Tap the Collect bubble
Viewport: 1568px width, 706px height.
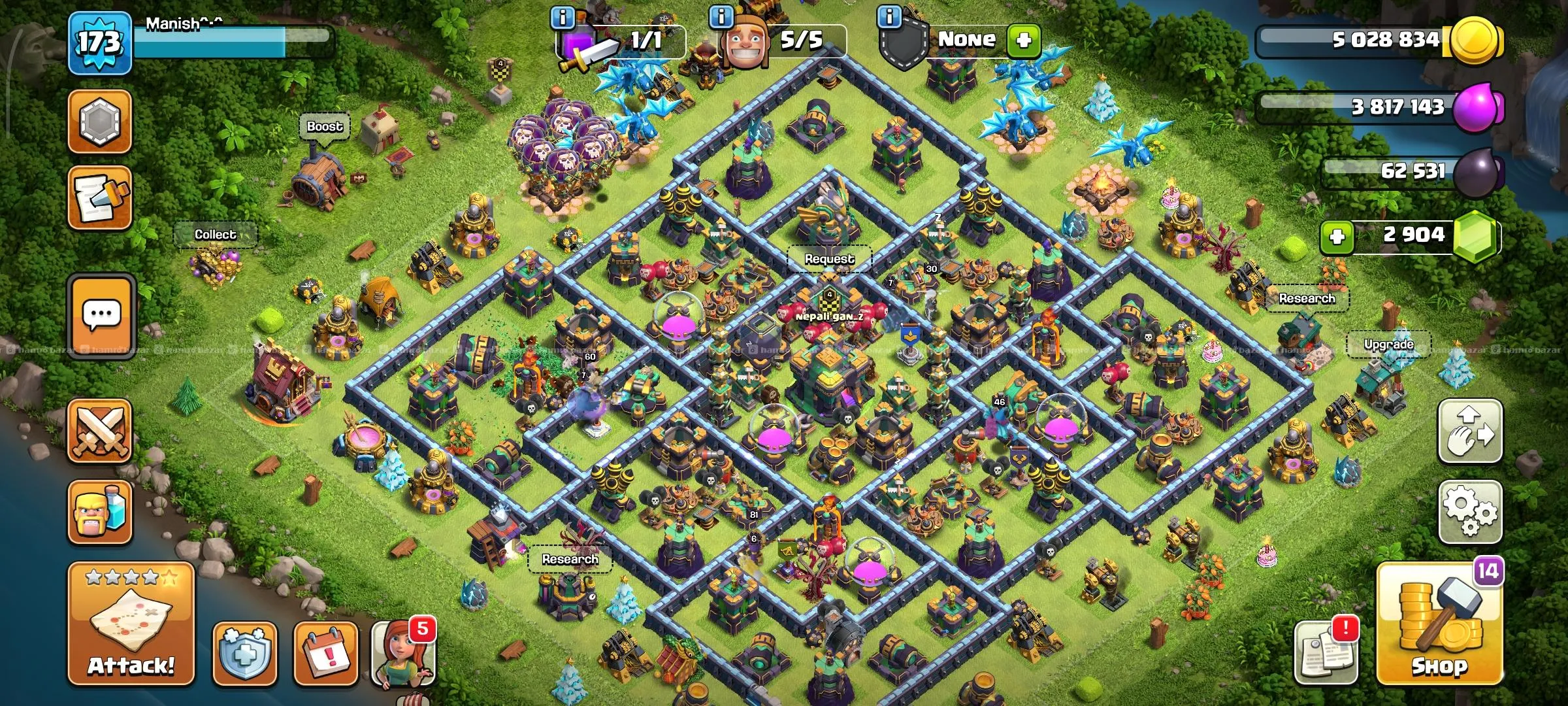coord(215,235)
